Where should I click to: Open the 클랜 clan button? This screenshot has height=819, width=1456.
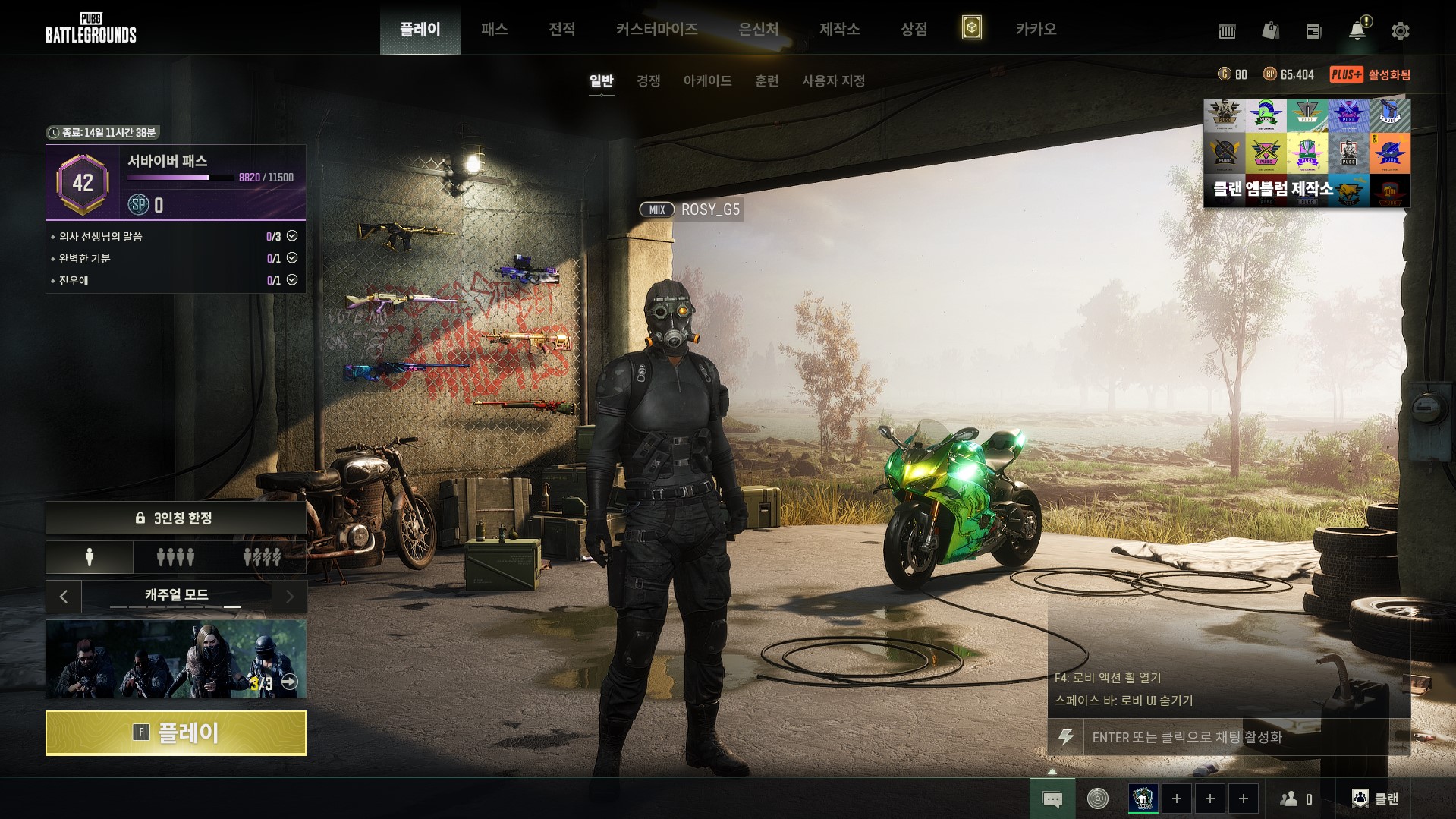(x=1376, y=799)
